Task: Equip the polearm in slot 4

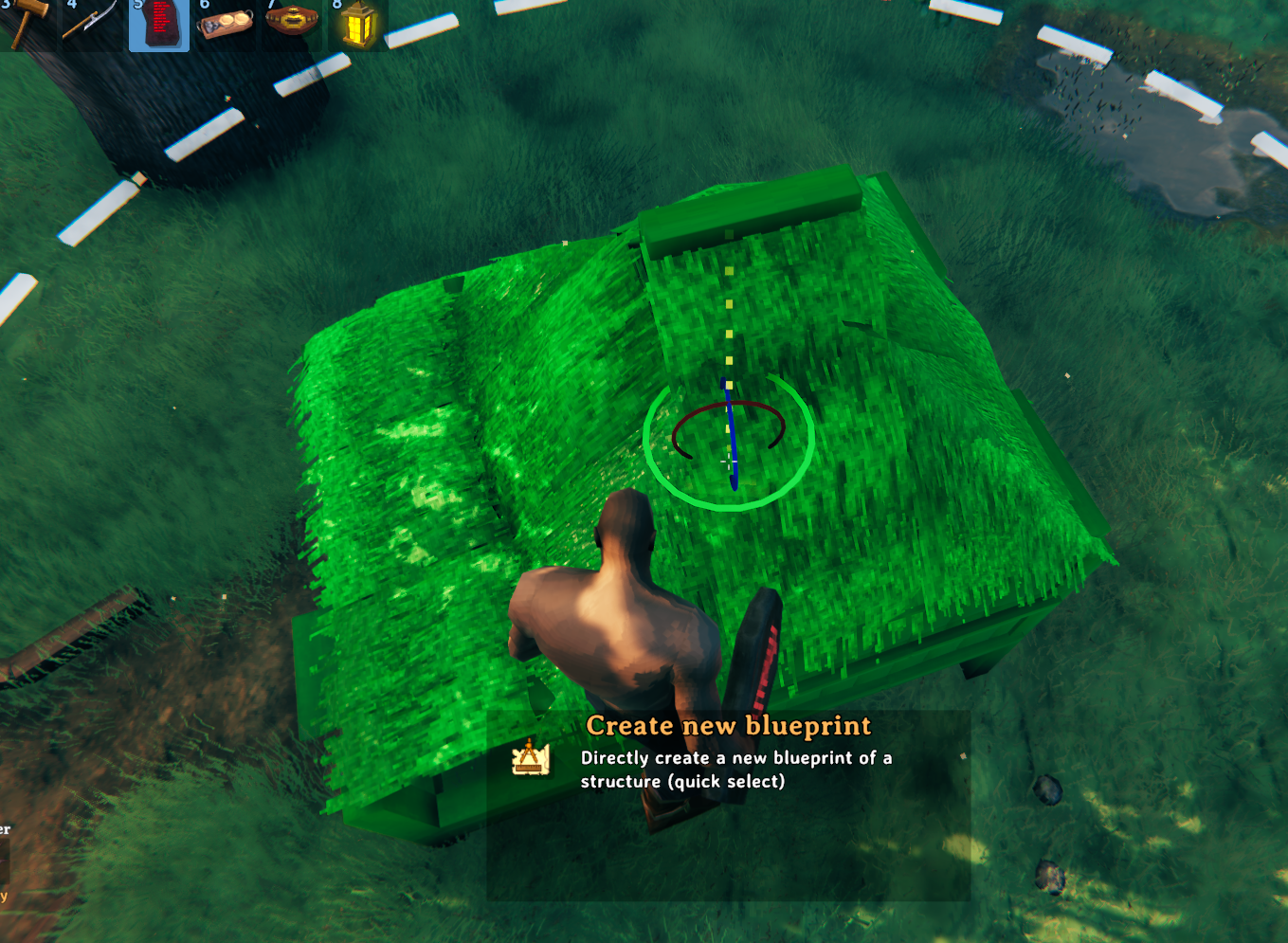Action: 91,21
